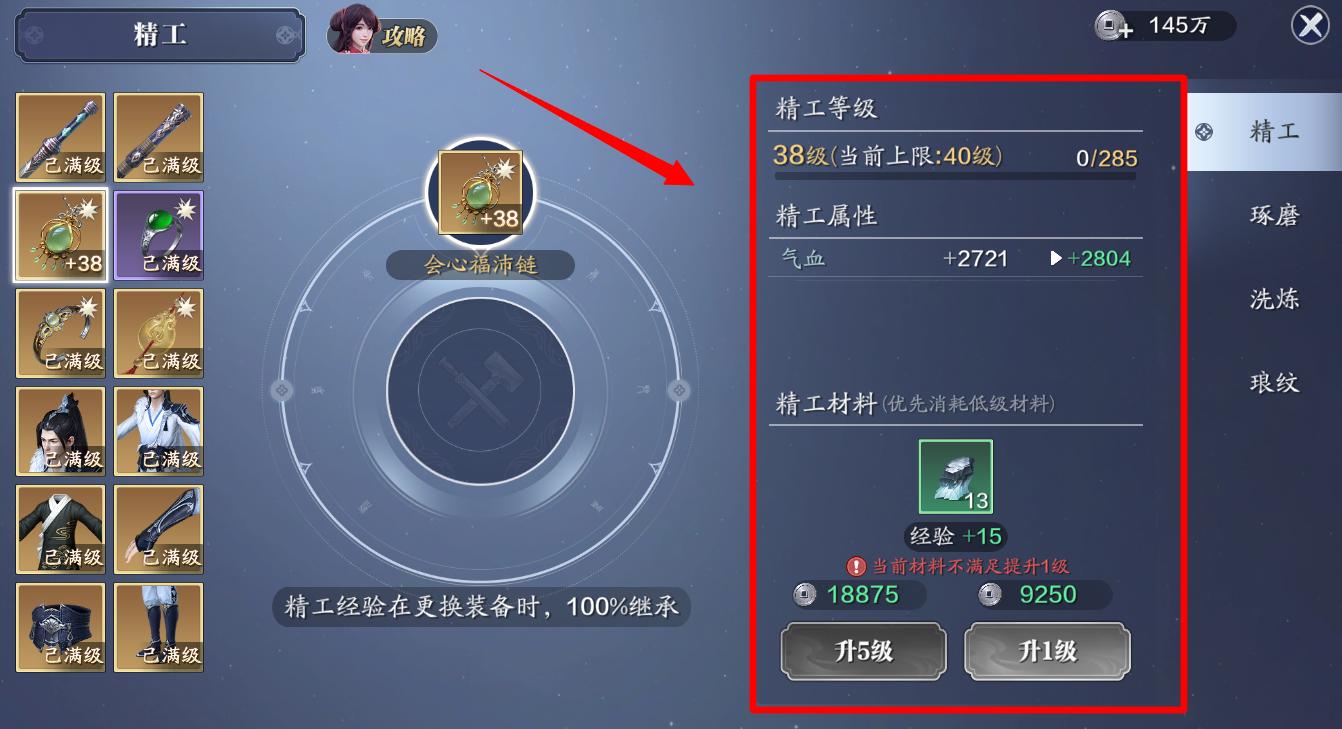
Task: Select the white robe equipment icon
Action: (158, 430)
